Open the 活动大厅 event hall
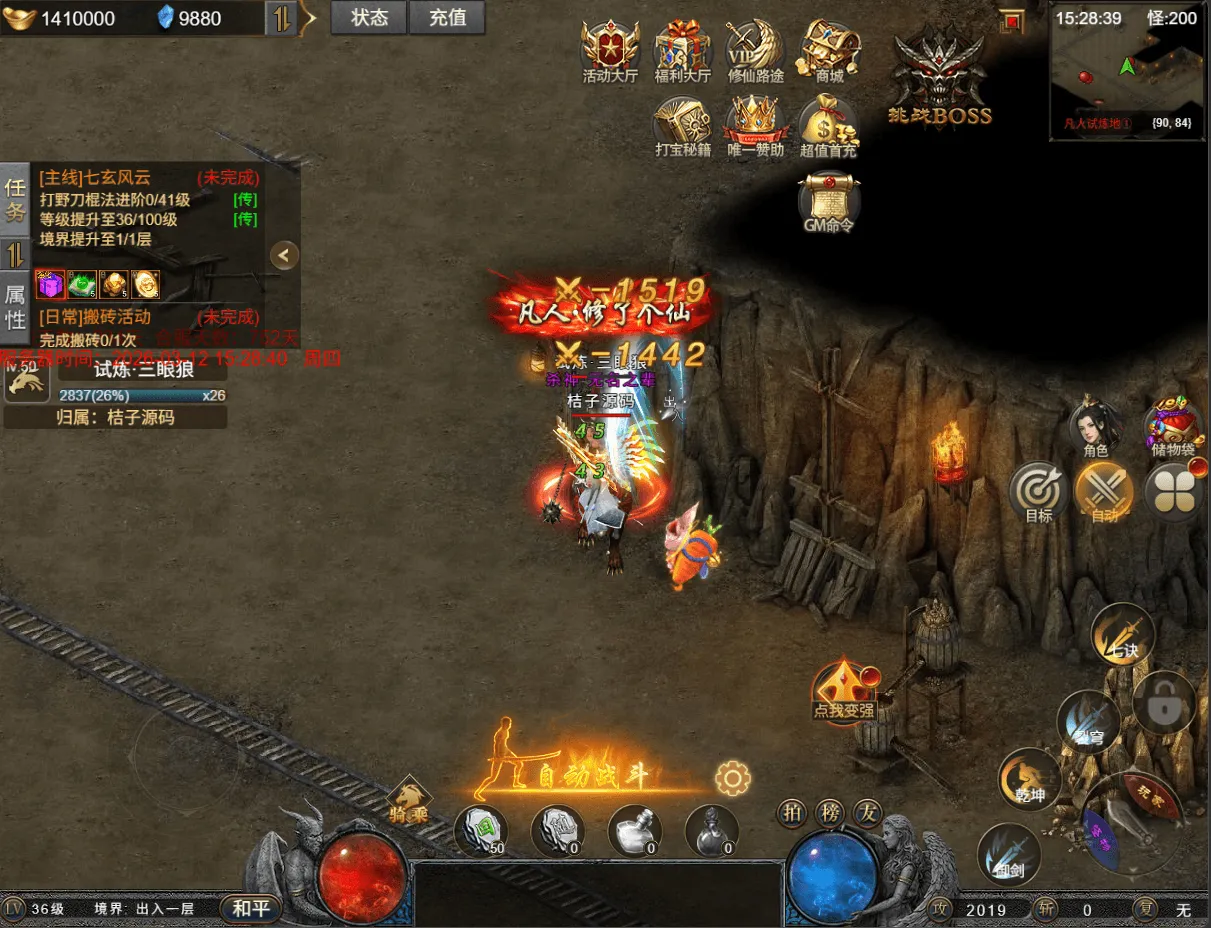Image resolution: width=1211 pixels, height=928 pixels. point(610,50)
